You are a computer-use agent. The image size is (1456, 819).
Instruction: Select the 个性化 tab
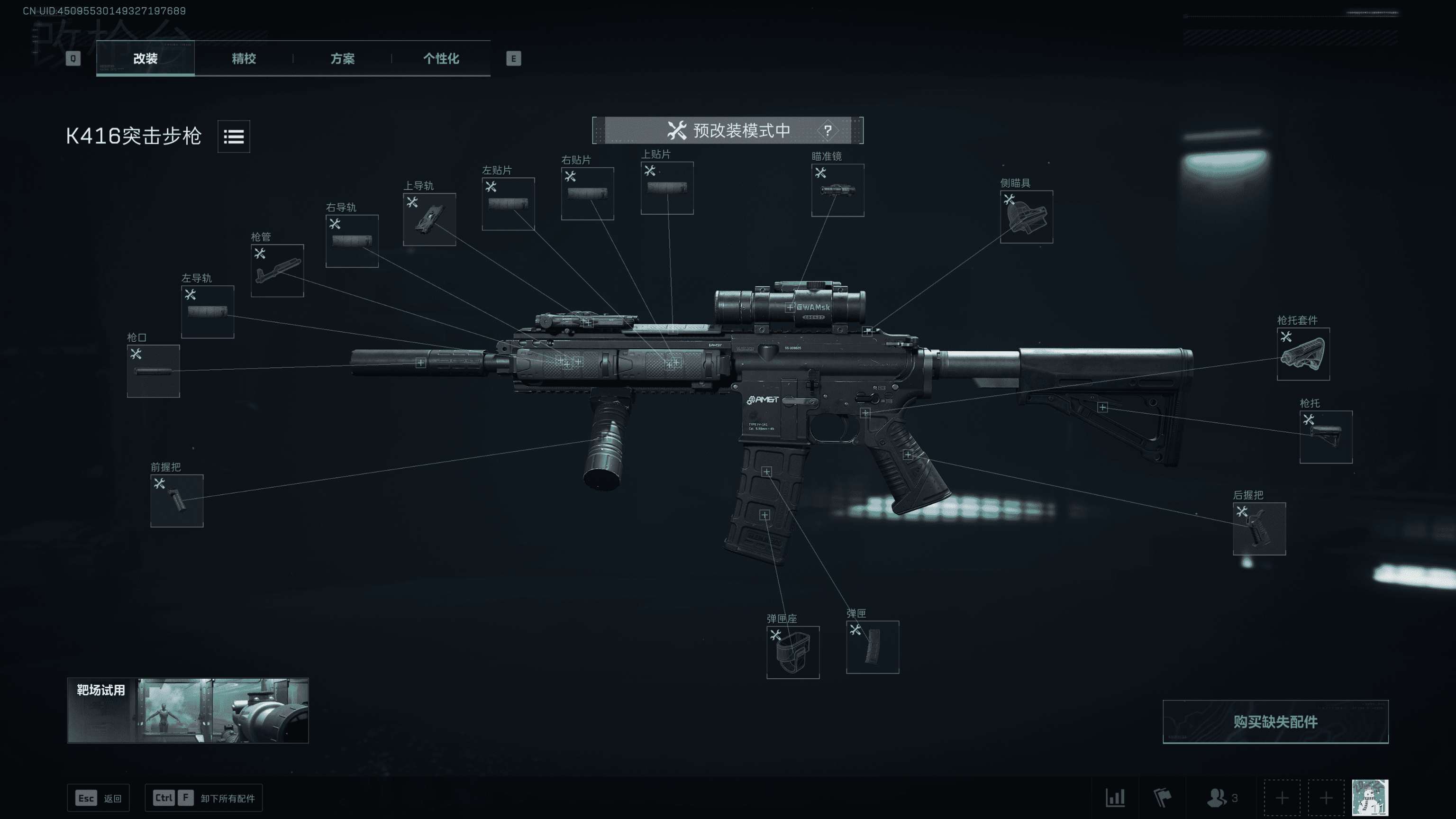coord(441,58)
